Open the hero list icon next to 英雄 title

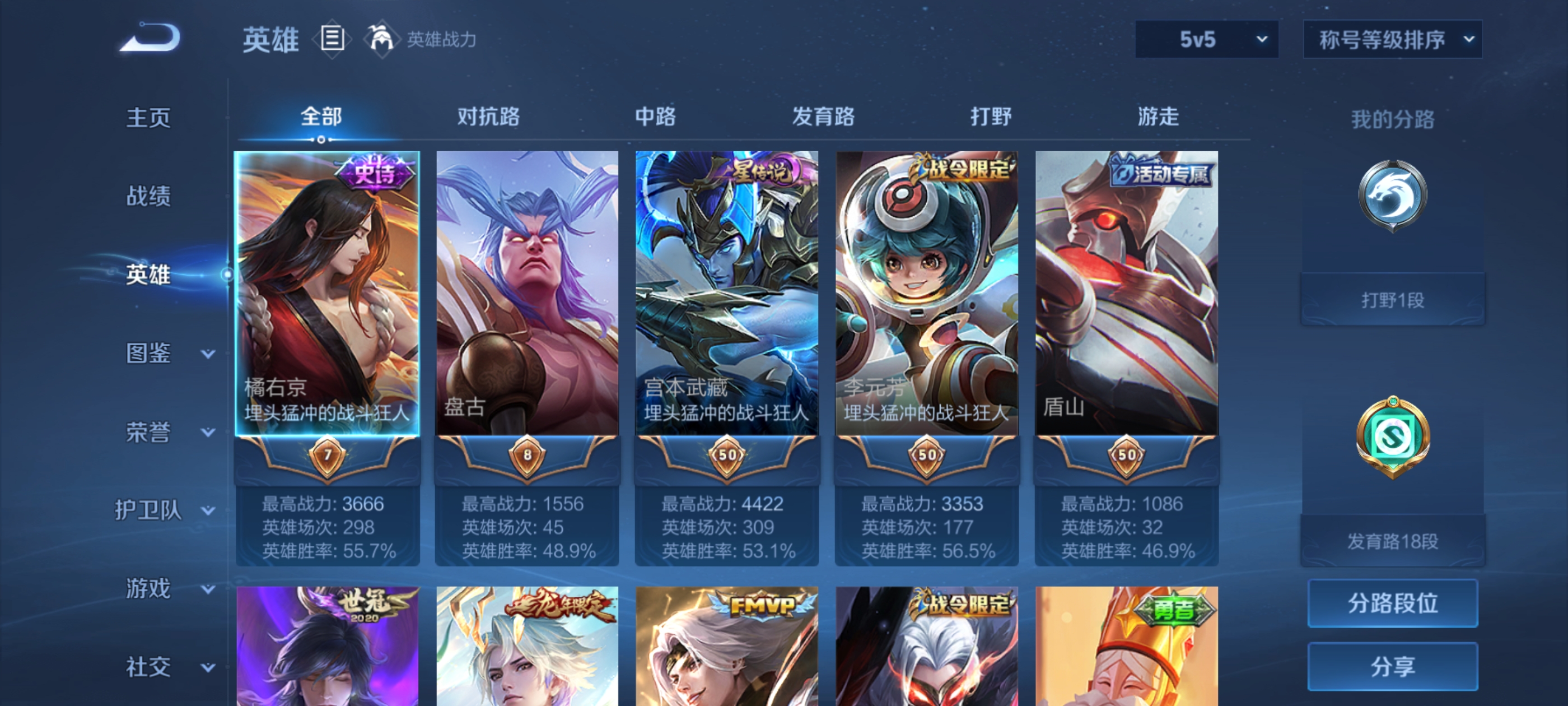pyautogui.click(x=334, y=38)
